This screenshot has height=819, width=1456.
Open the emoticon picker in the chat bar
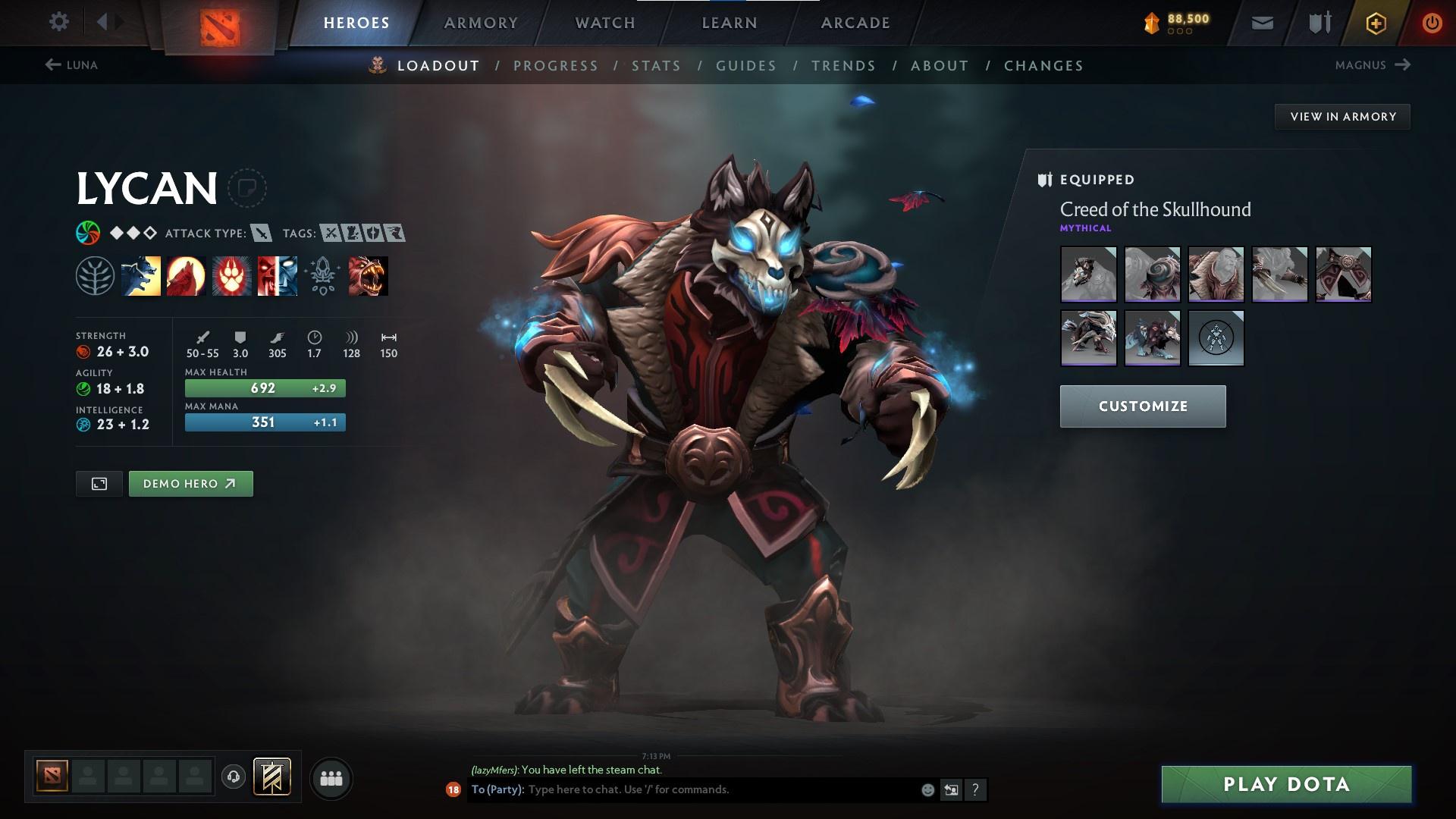tap(927, 789)
